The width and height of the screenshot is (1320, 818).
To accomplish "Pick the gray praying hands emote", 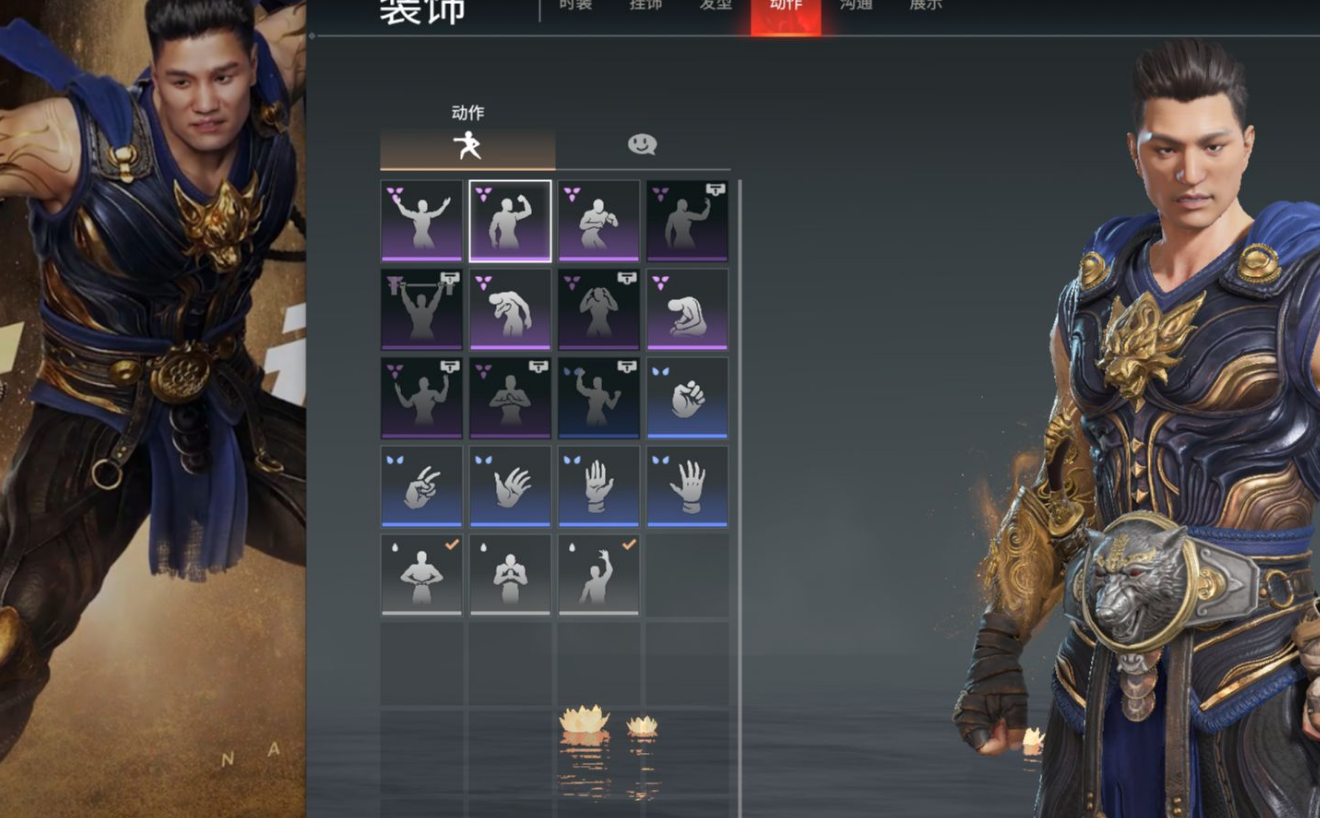I will [x=510, y=574].
